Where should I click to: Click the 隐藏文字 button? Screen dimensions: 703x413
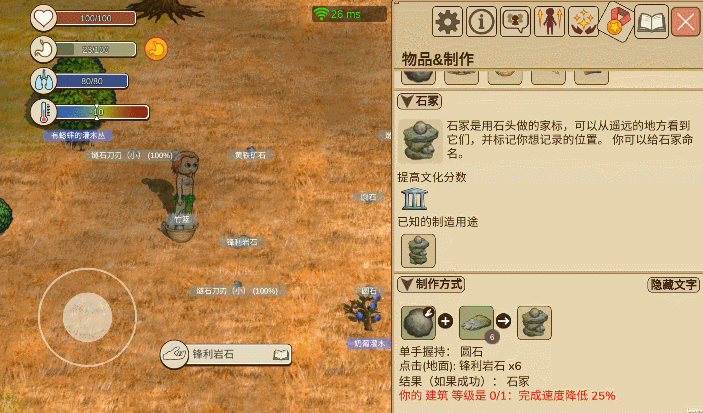click(x=673, y=285)
